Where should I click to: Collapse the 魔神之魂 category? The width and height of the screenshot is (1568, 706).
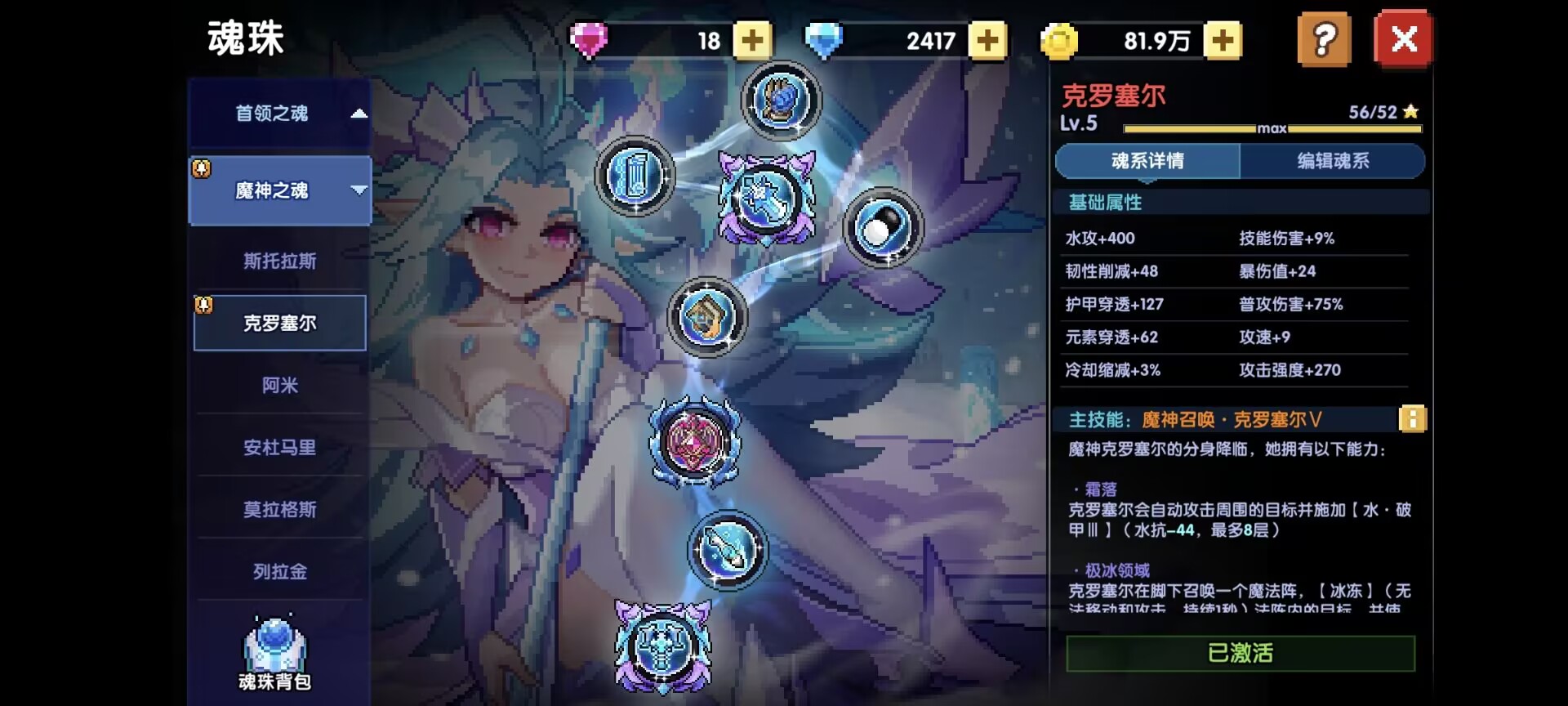pos(279,190)
